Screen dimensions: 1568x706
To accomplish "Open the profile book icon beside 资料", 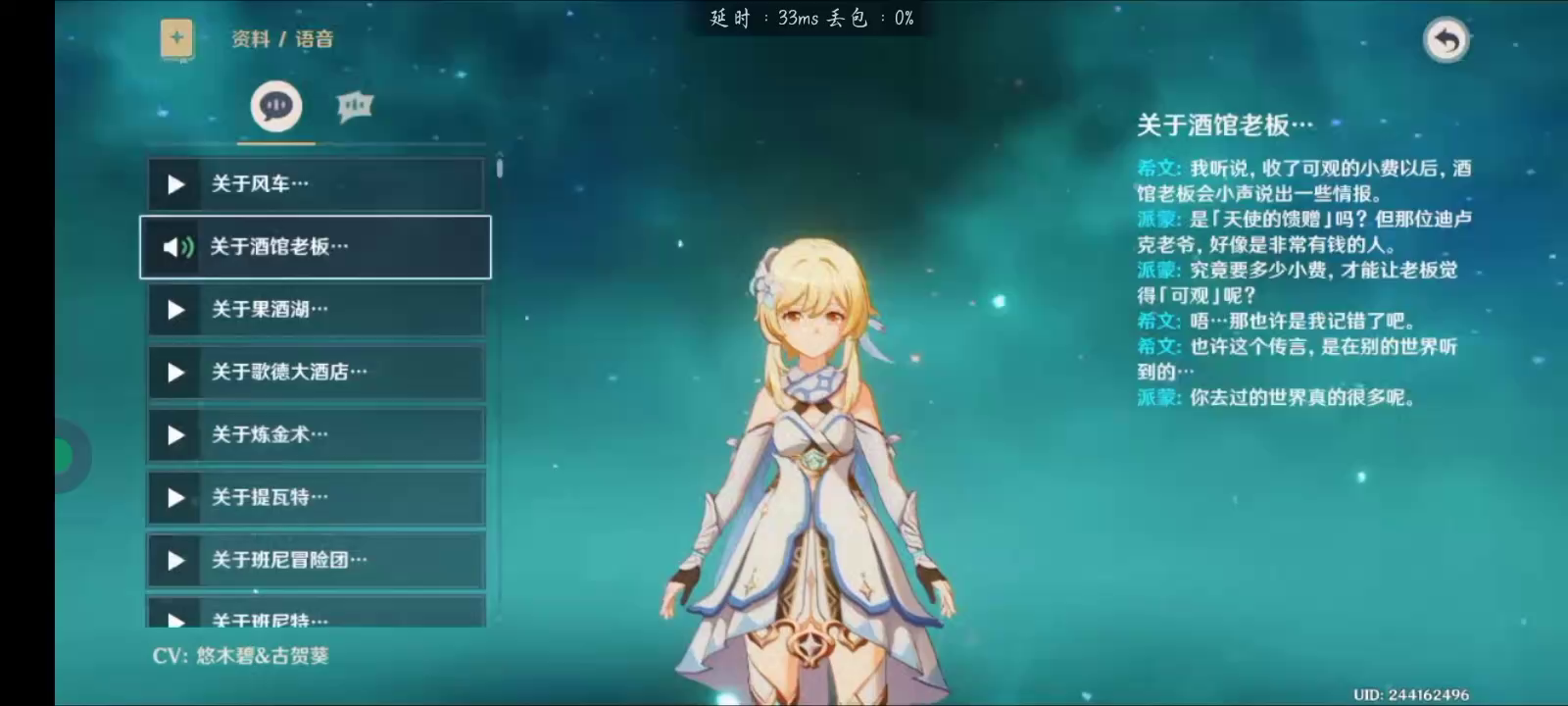I will pos(177,39).
